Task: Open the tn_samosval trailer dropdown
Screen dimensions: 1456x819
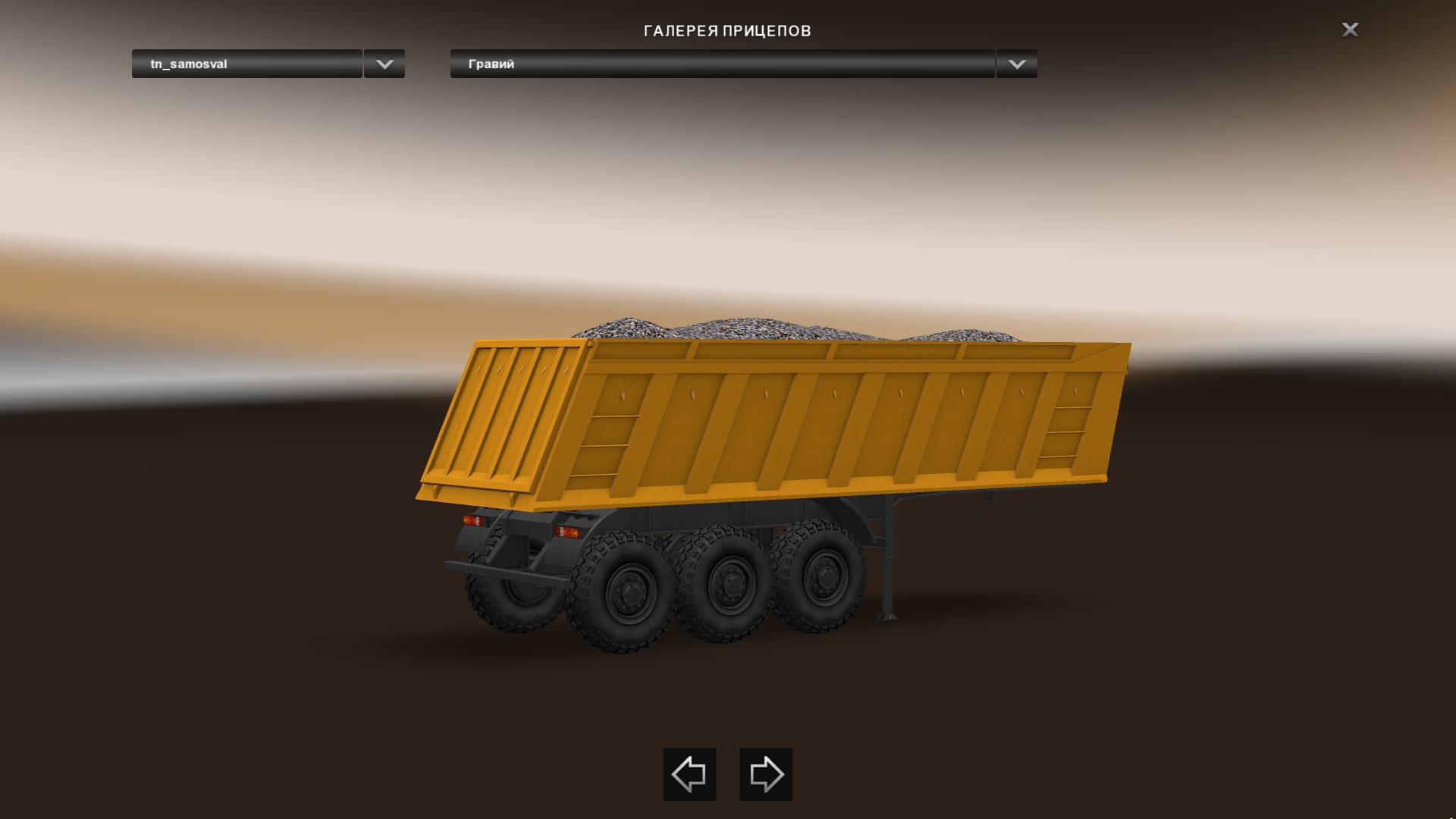Action: tap(247, 64)
